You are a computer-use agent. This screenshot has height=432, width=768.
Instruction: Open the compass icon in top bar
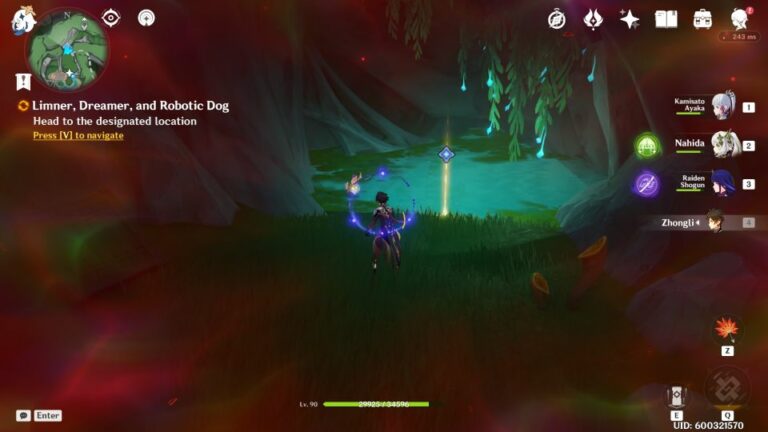click(x=557, y=19)
